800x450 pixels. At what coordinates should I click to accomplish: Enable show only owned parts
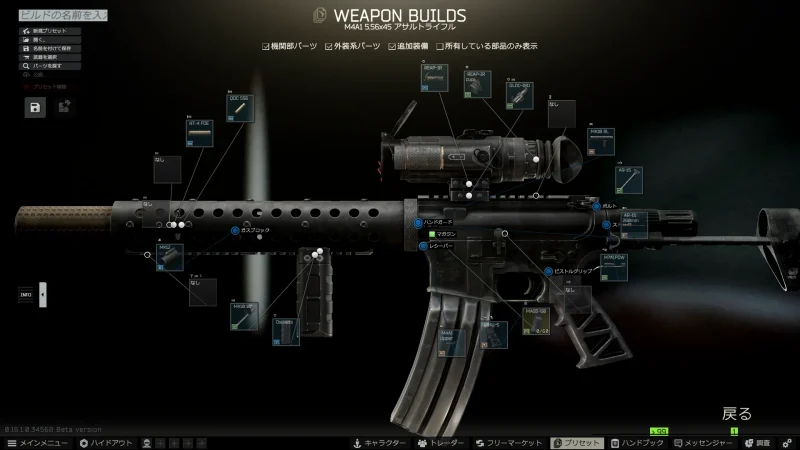tap(439, 46)
